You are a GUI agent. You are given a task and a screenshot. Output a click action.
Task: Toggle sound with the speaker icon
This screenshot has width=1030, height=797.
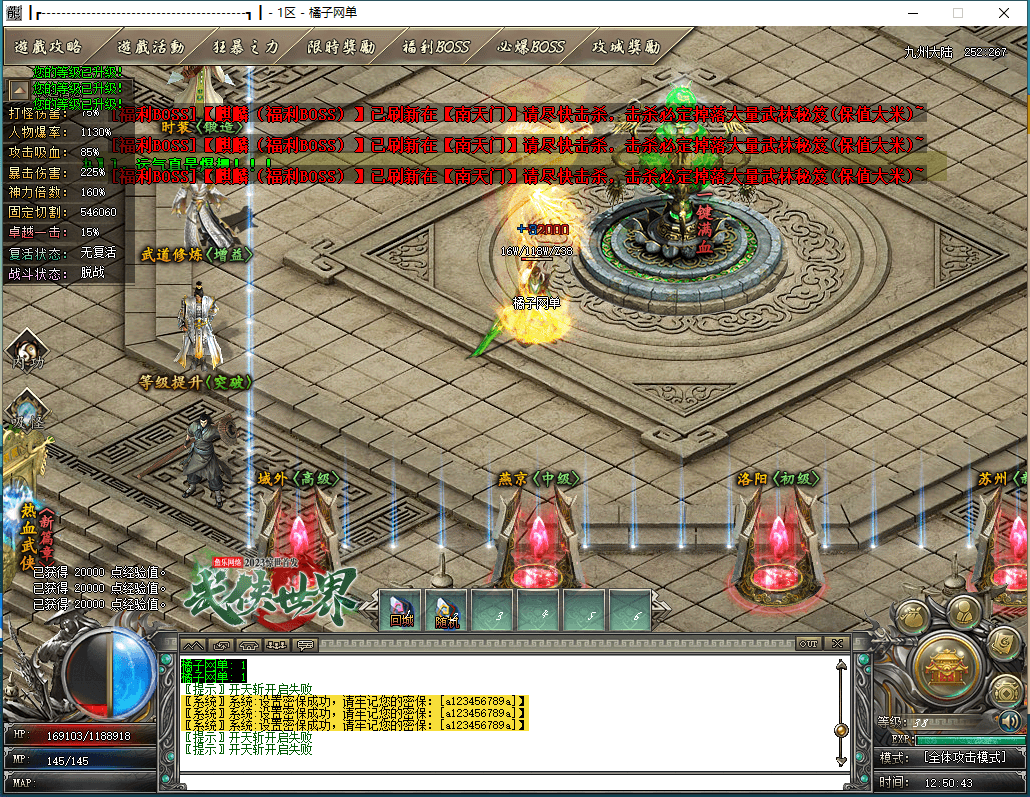1009,720
